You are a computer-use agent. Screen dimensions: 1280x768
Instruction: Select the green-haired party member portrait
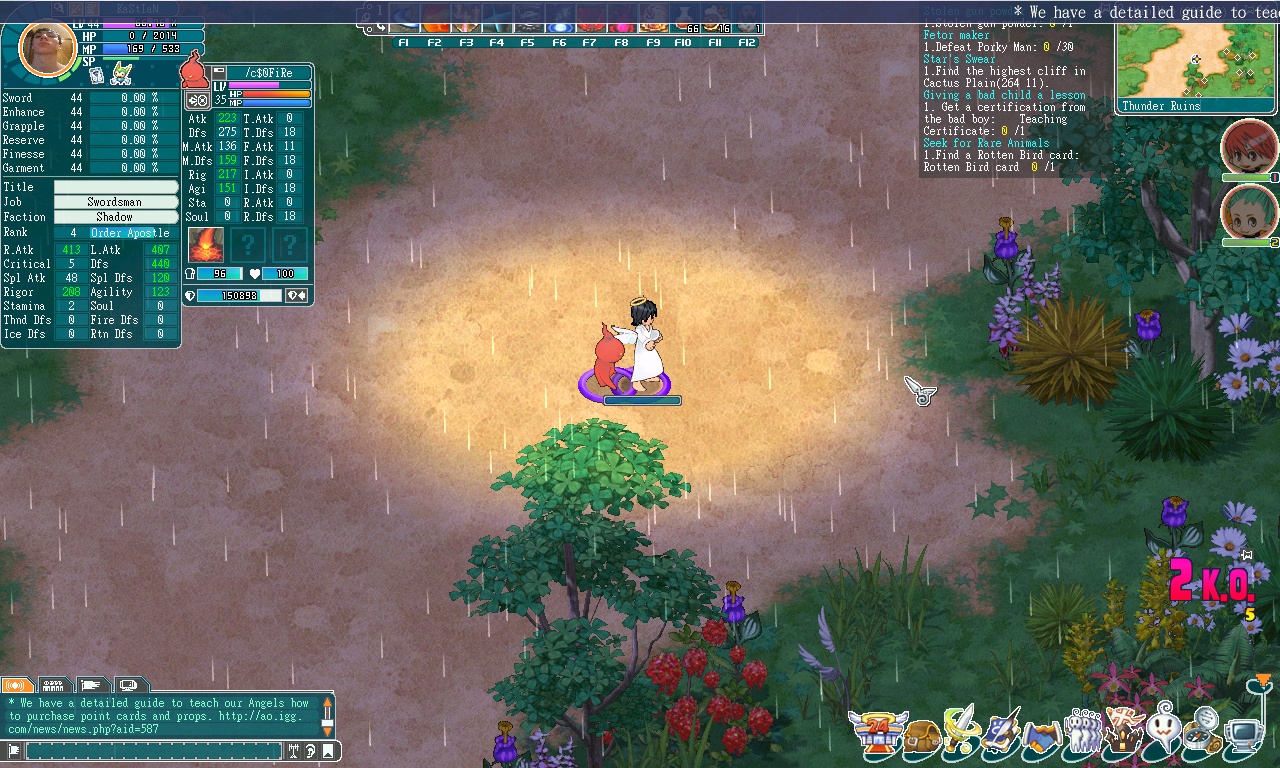(x=1249, y=212)
